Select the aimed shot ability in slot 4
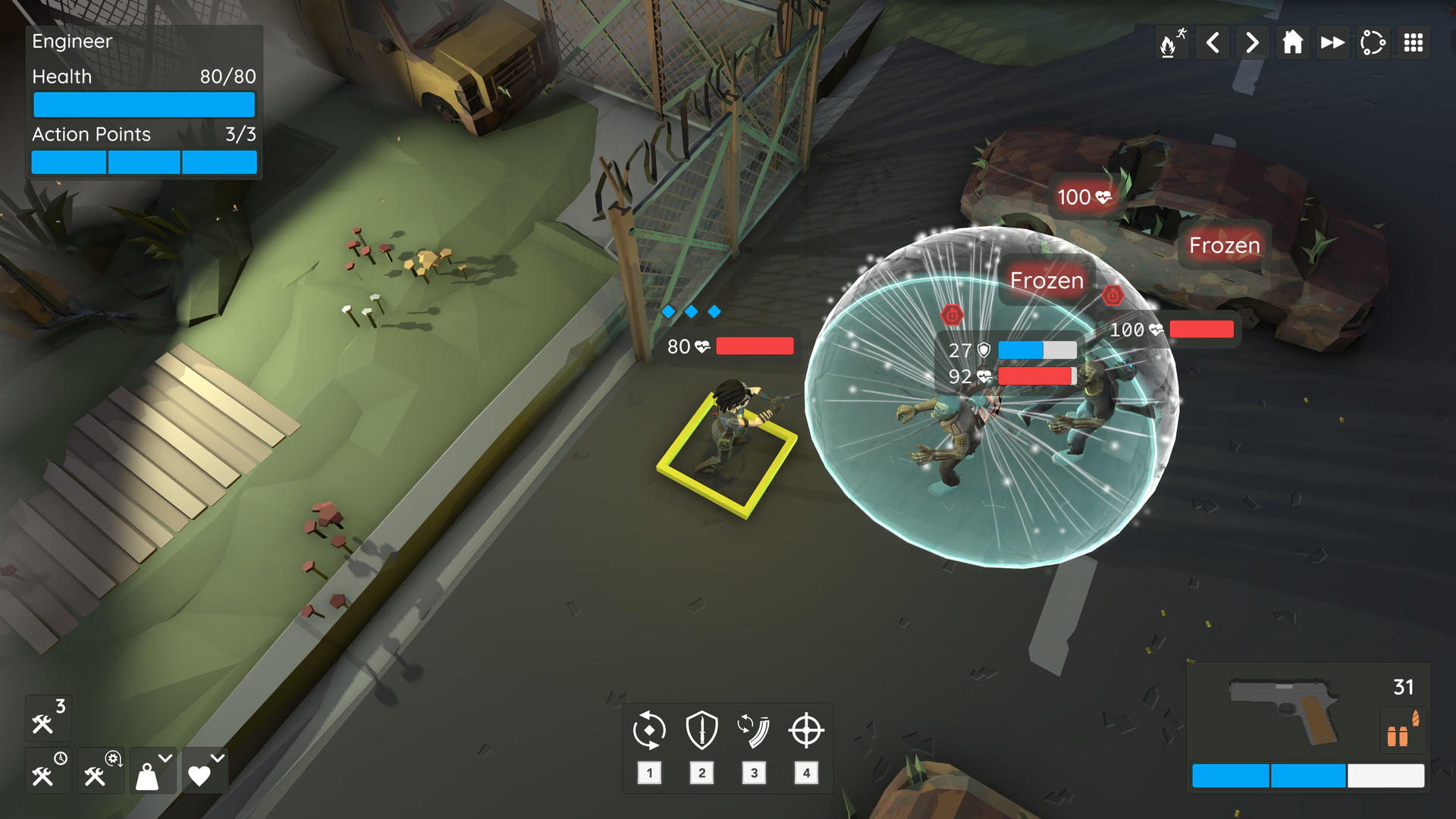 [806, 730]
